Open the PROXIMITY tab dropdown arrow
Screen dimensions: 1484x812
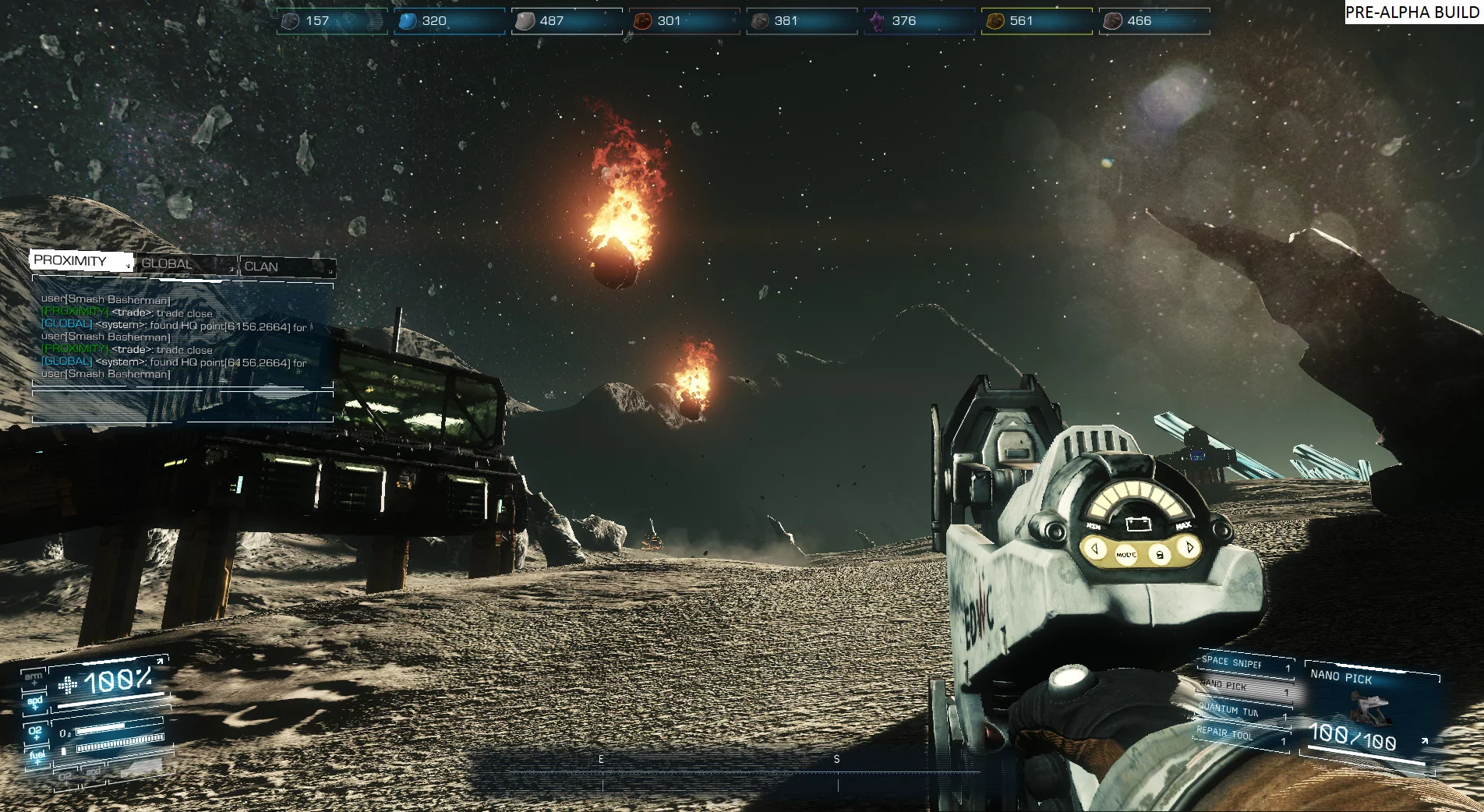(127, 266)
